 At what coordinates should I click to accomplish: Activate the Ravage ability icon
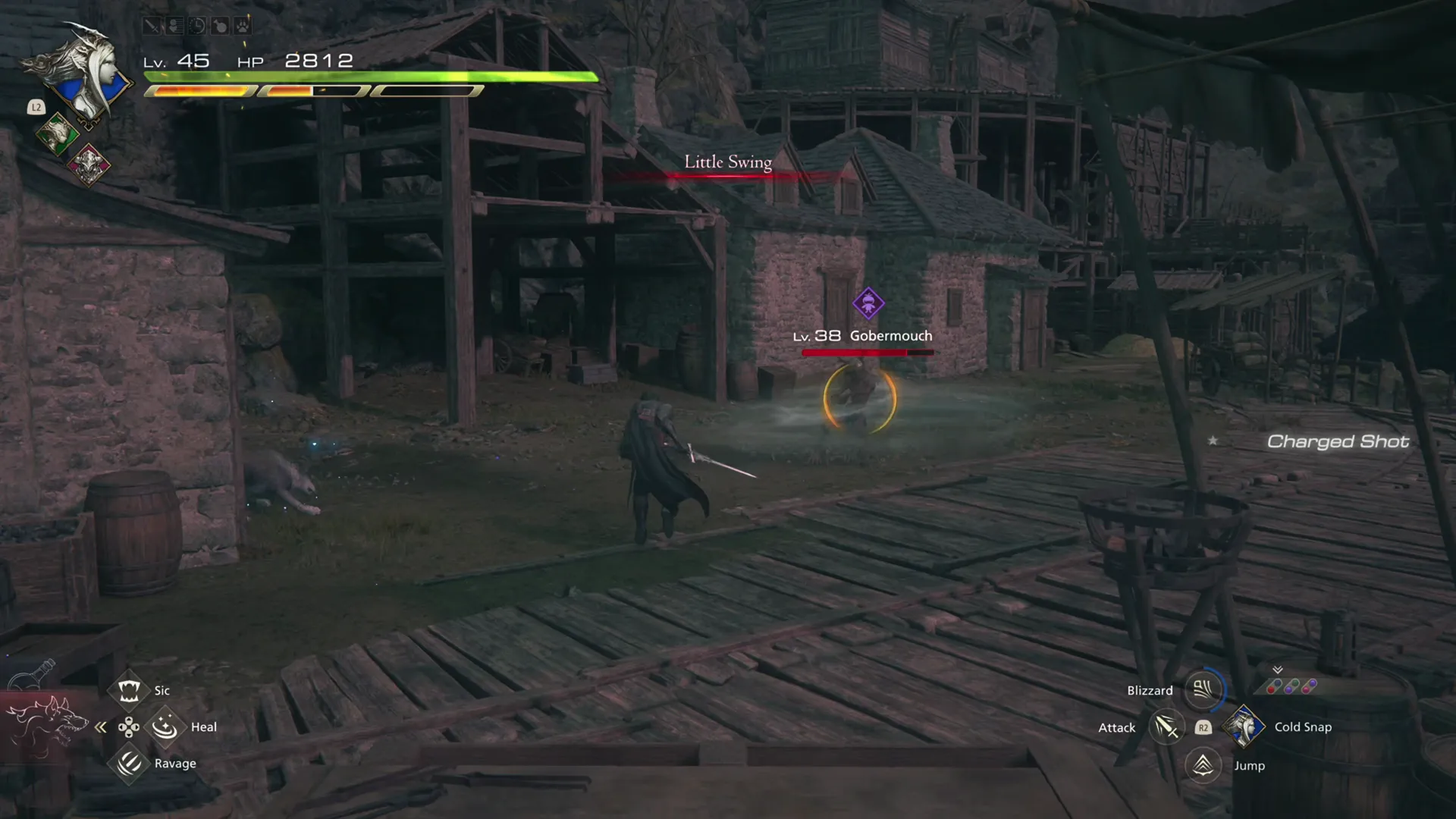[128, 763]
